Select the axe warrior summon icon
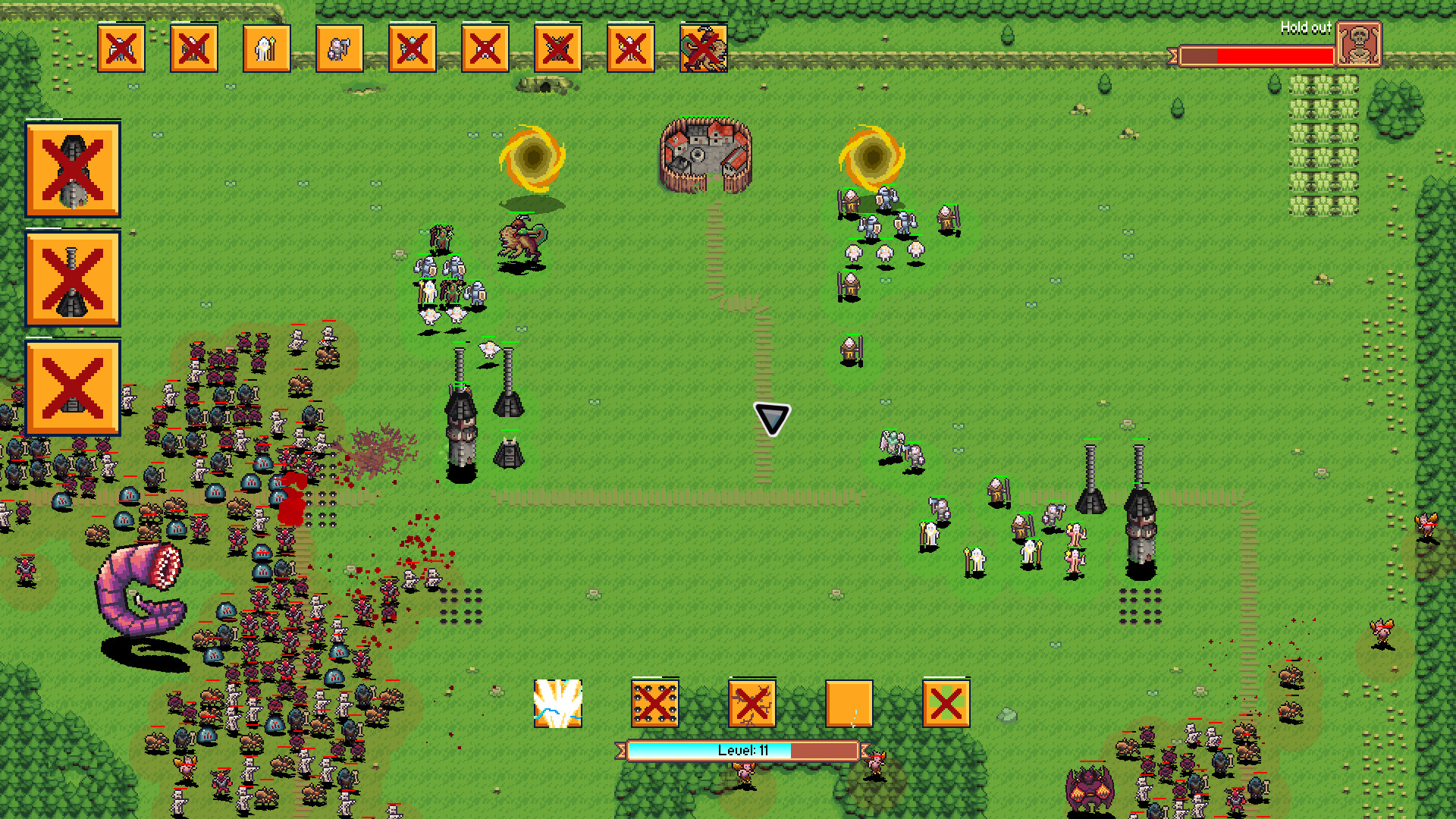 pos(339,49)
